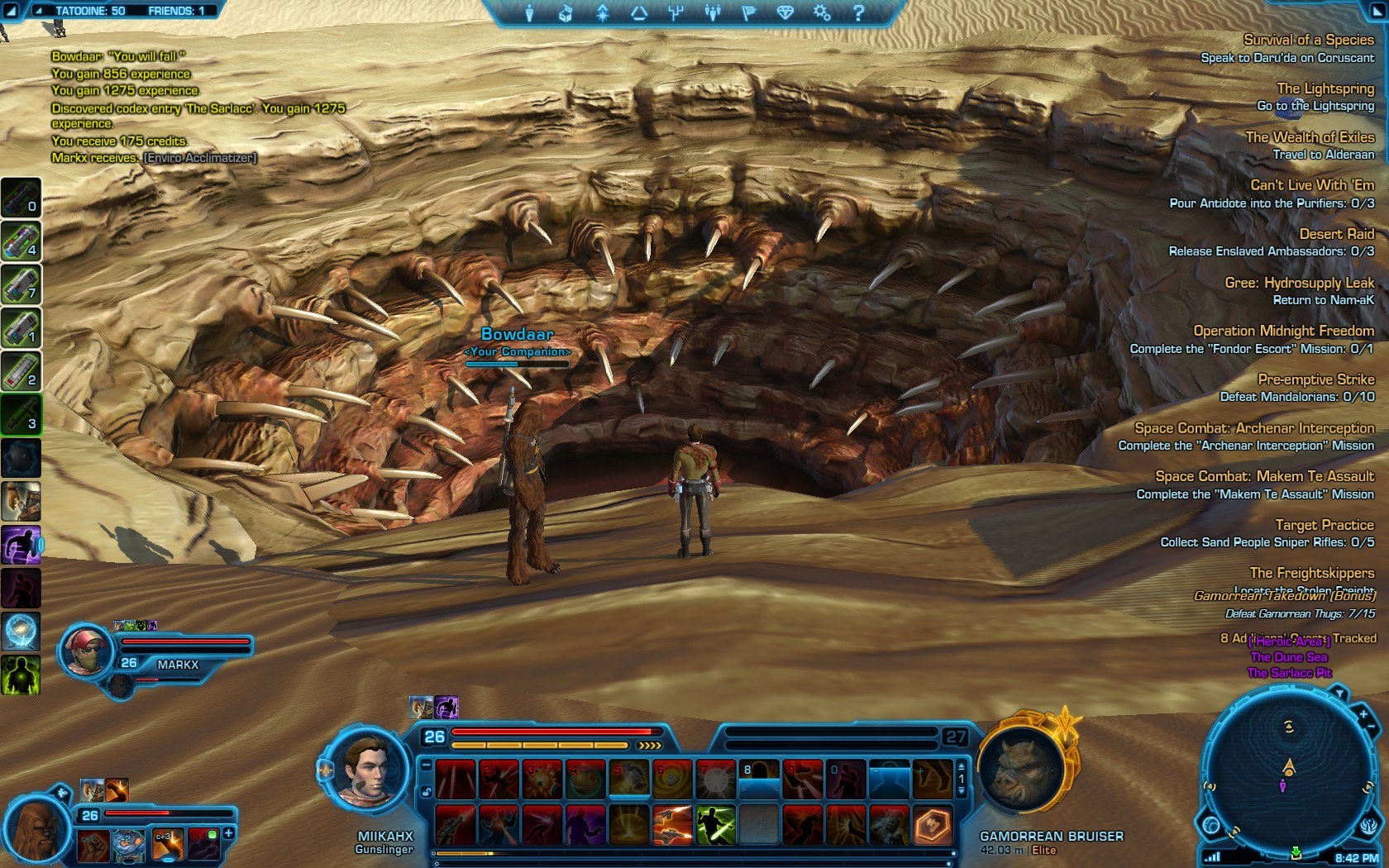Select The Sarlacc Pit quest link
This screenshot has width=1389, height=868.
(x=1291, y=672)
